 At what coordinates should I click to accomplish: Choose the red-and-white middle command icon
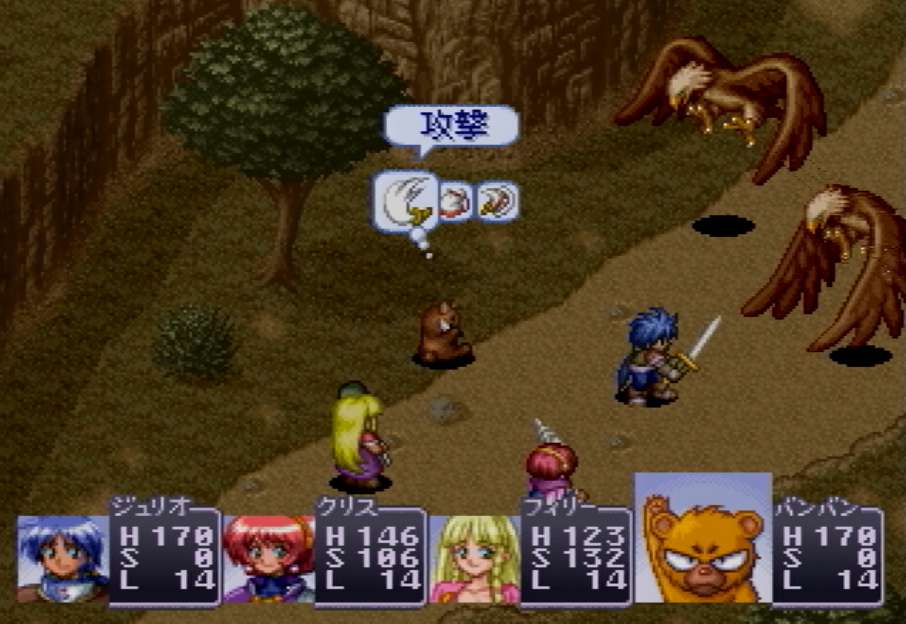pos(455,202)
